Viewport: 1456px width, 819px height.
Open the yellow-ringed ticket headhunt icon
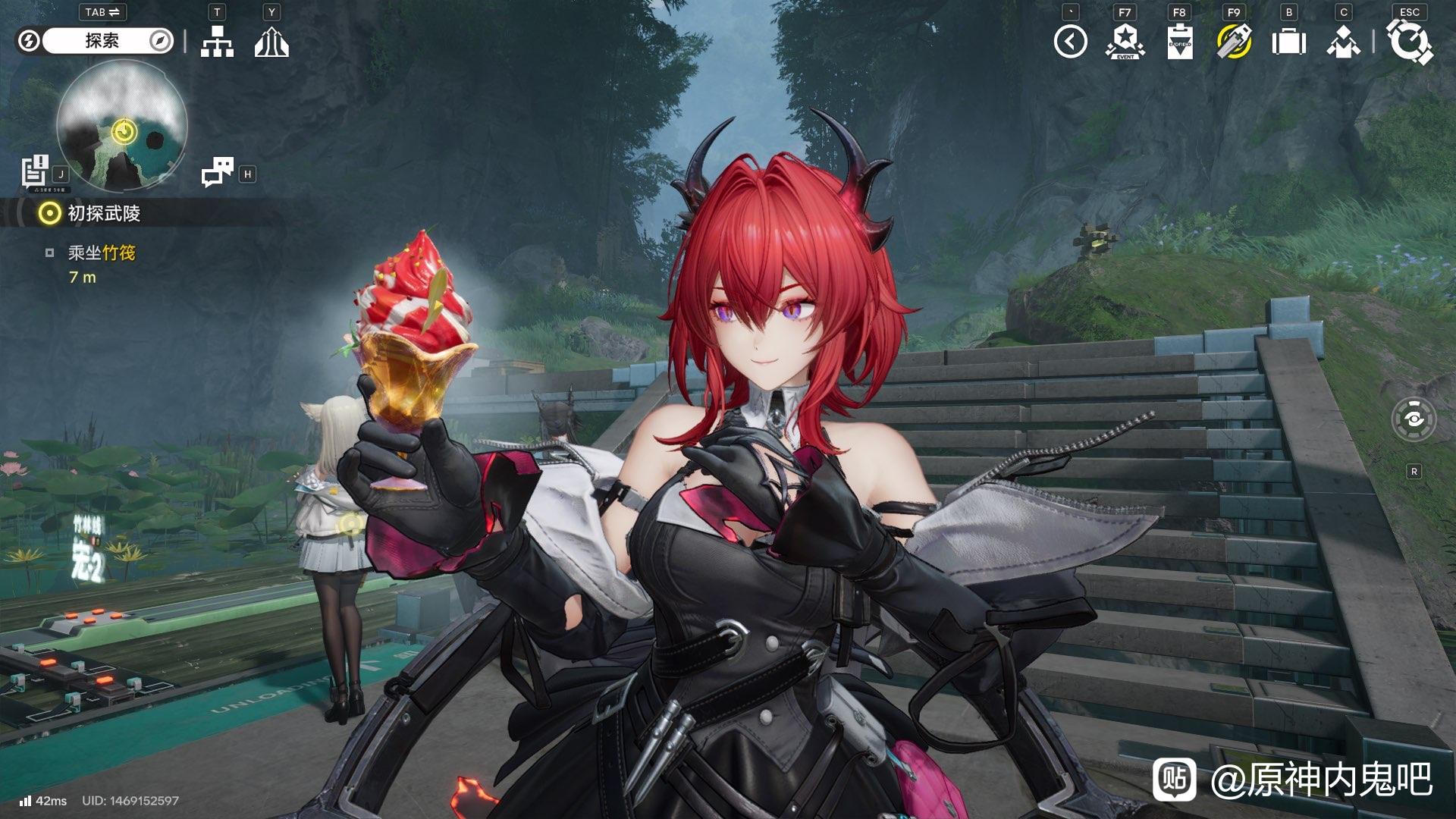pos(1234,42)
